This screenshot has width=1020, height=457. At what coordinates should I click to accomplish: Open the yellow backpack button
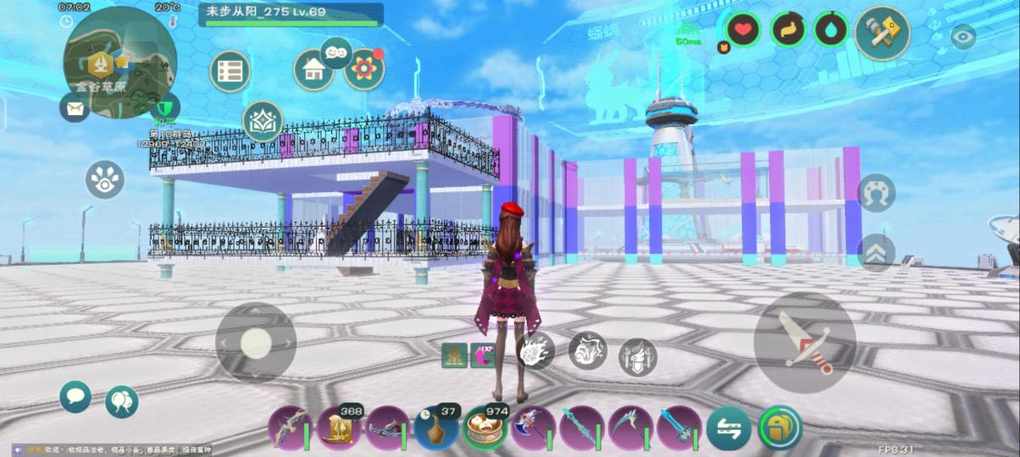click(x=778, y=427)
